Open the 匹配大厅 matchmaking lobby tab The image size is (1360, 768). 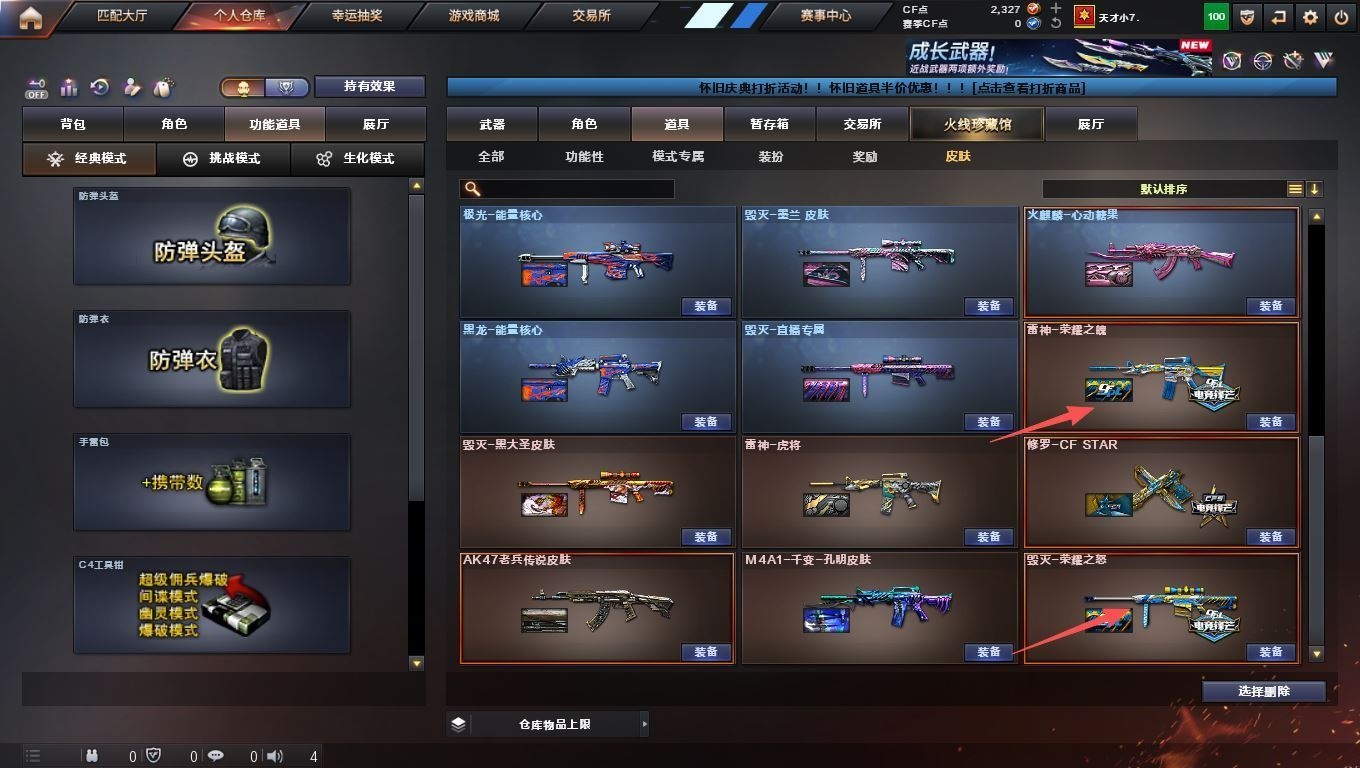(x=121, y=16)
